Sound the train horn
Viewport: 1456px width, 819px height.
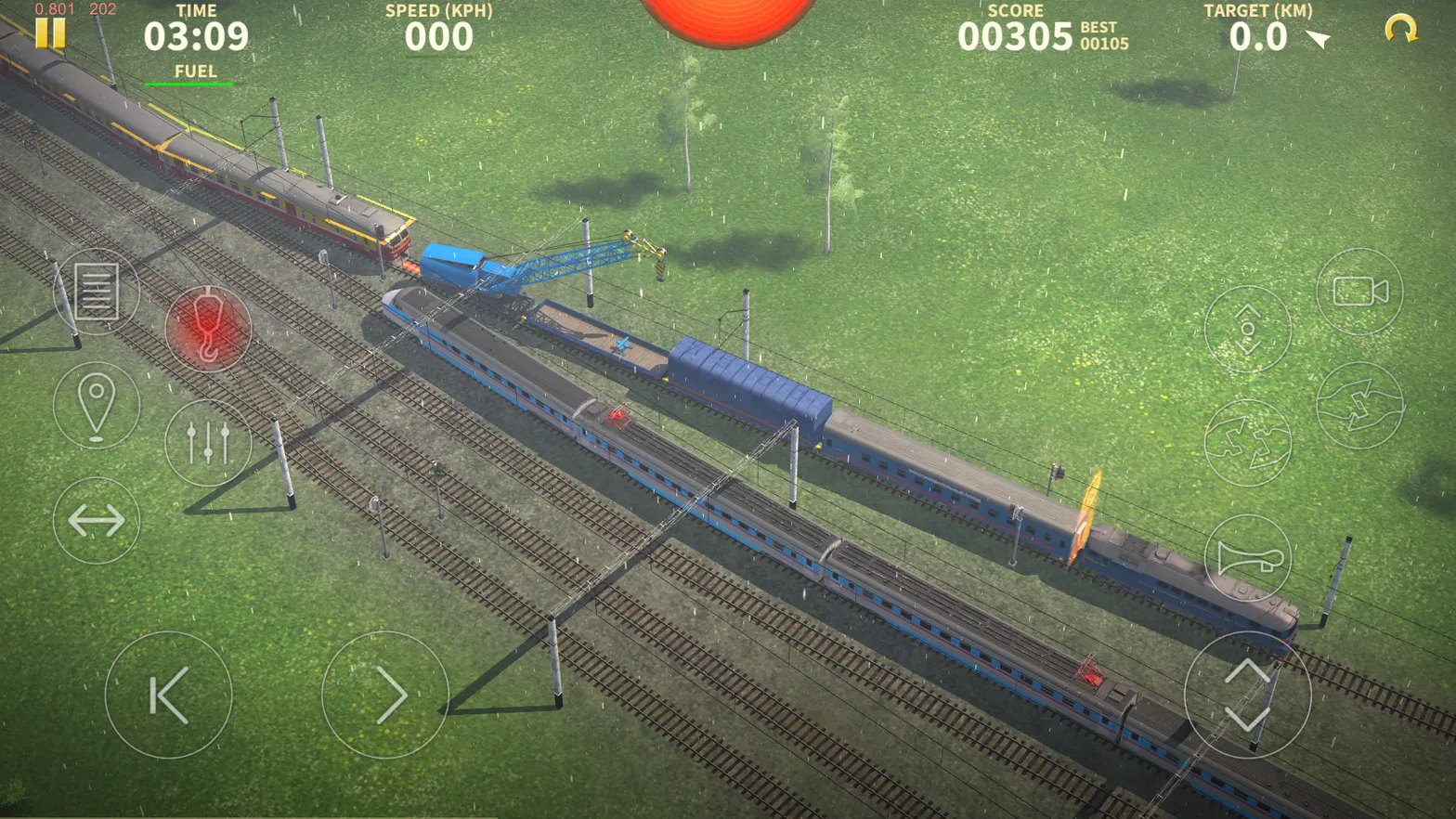click(x=1249, y=559)
